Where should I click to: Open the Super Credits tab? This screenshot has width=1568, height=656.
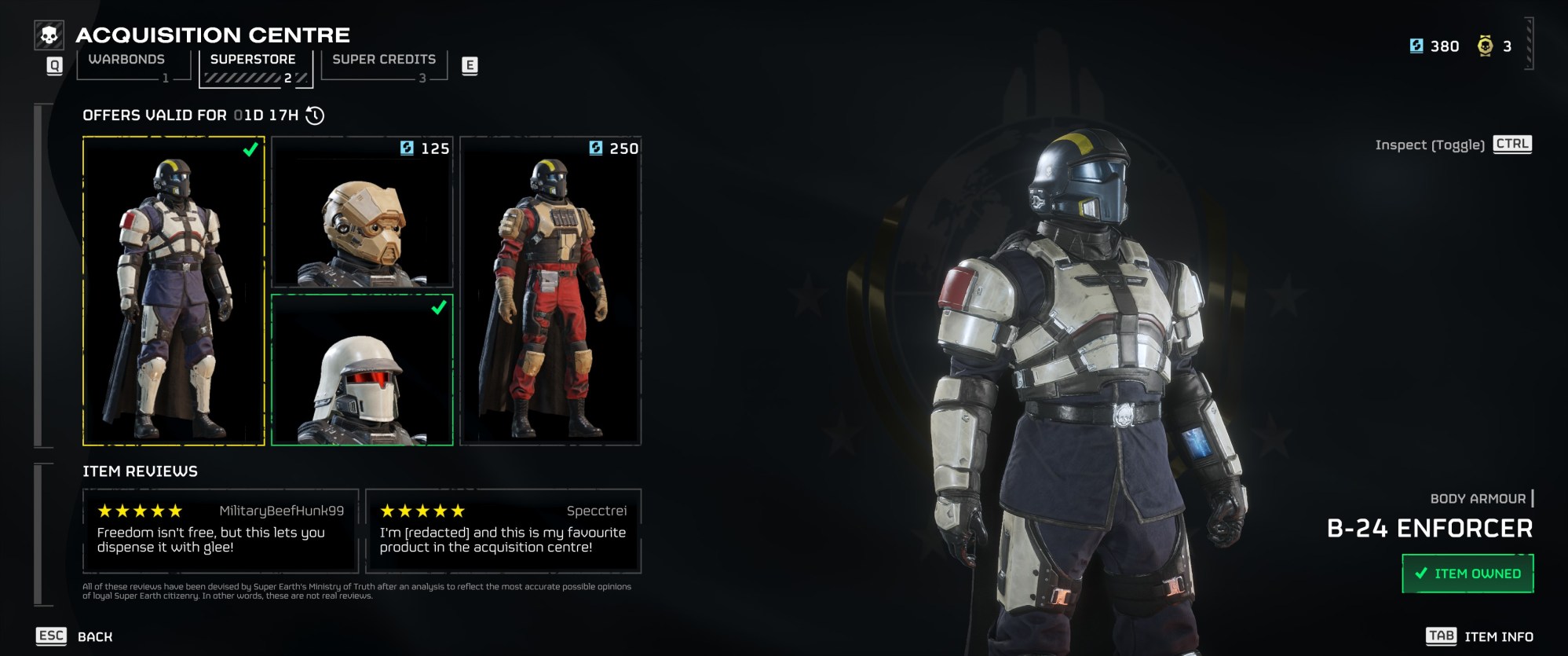point(382,58)
